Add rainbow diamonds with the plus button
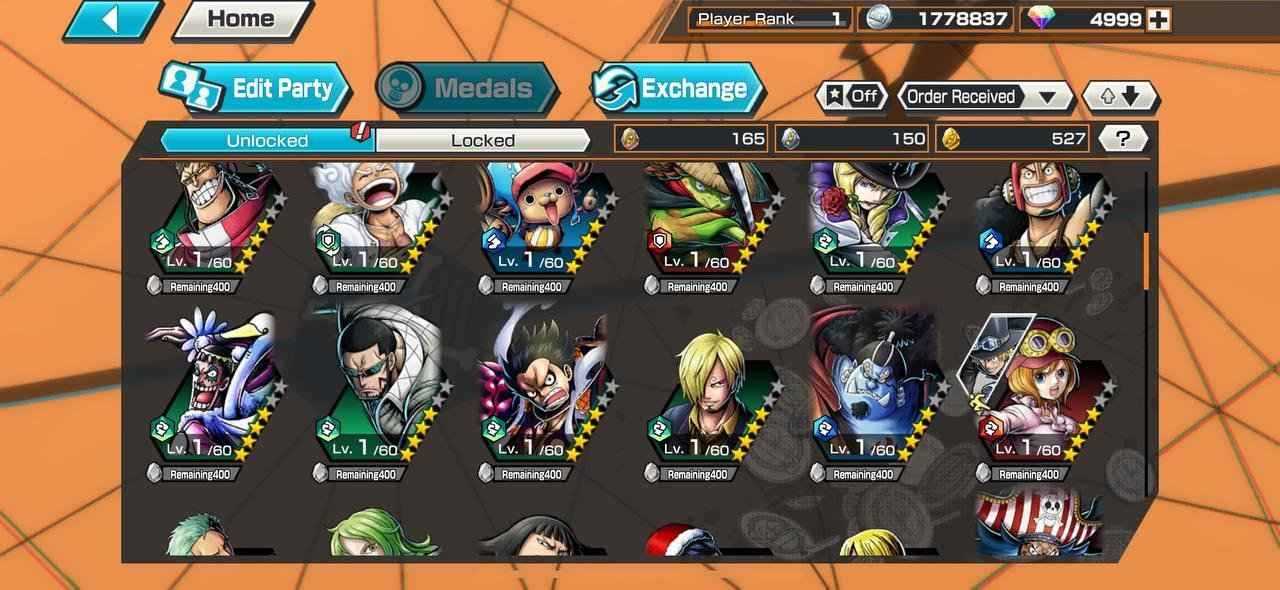 1160,19
